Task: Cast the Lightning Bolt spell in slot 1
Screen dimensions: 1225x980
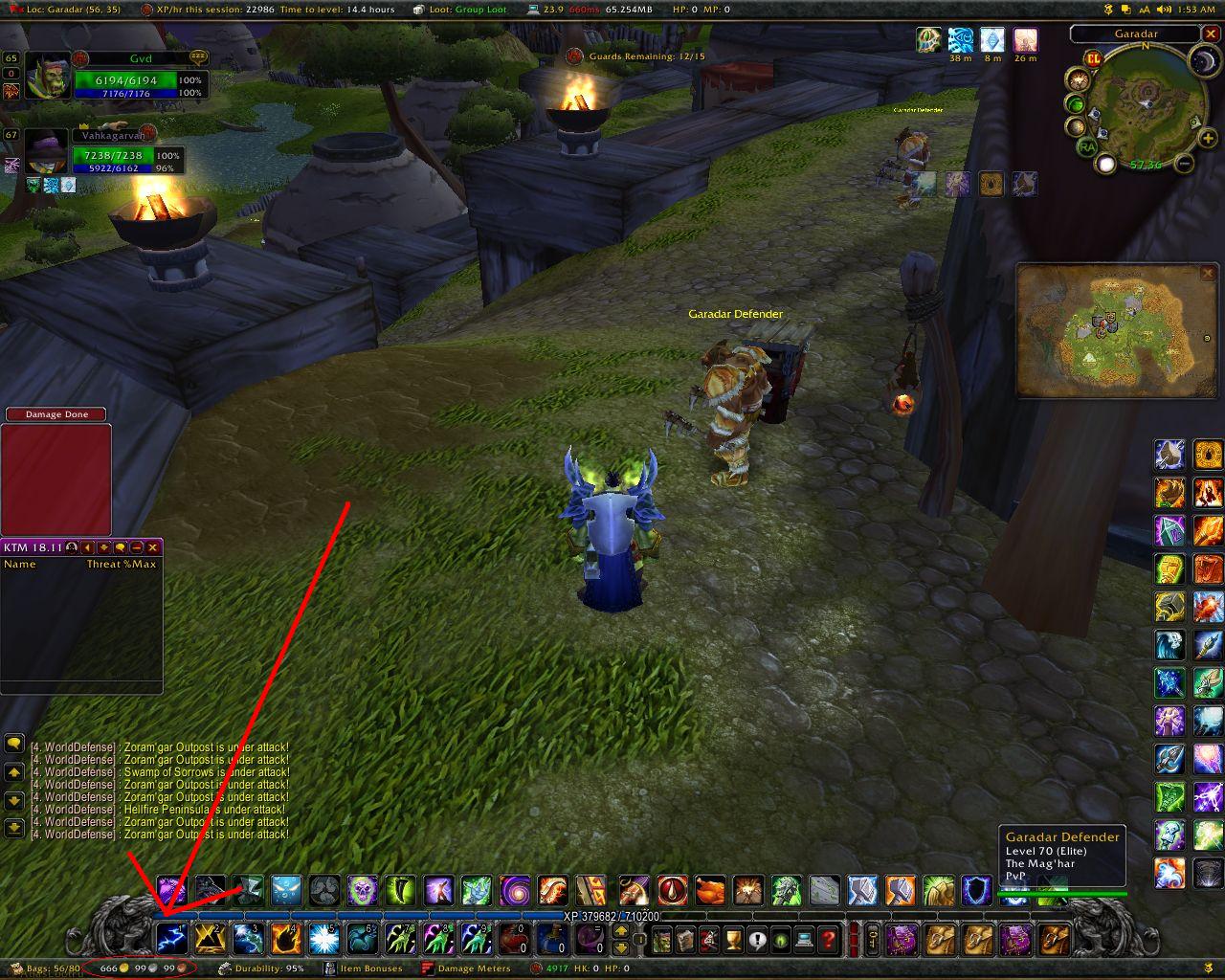Action: [171, 939]
